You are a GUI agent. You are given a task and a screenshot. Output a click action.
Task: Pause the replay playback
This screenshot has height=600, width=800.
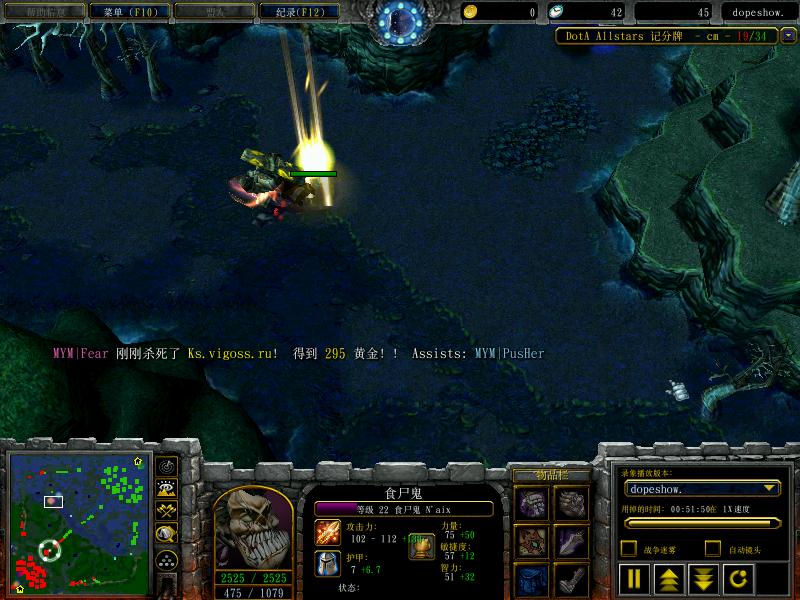[634, 578]
